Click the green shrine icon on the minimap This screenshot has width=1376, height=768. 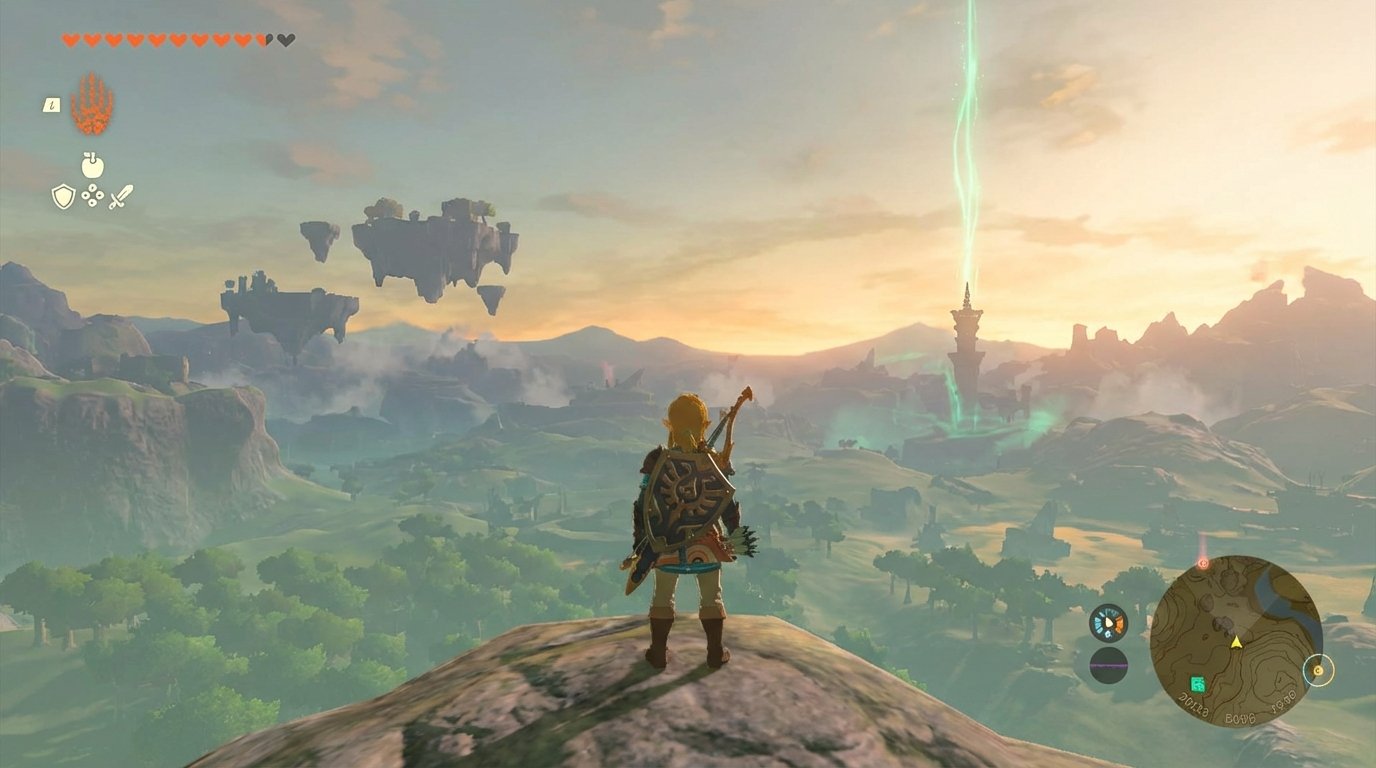click(x=1197, y=684)
